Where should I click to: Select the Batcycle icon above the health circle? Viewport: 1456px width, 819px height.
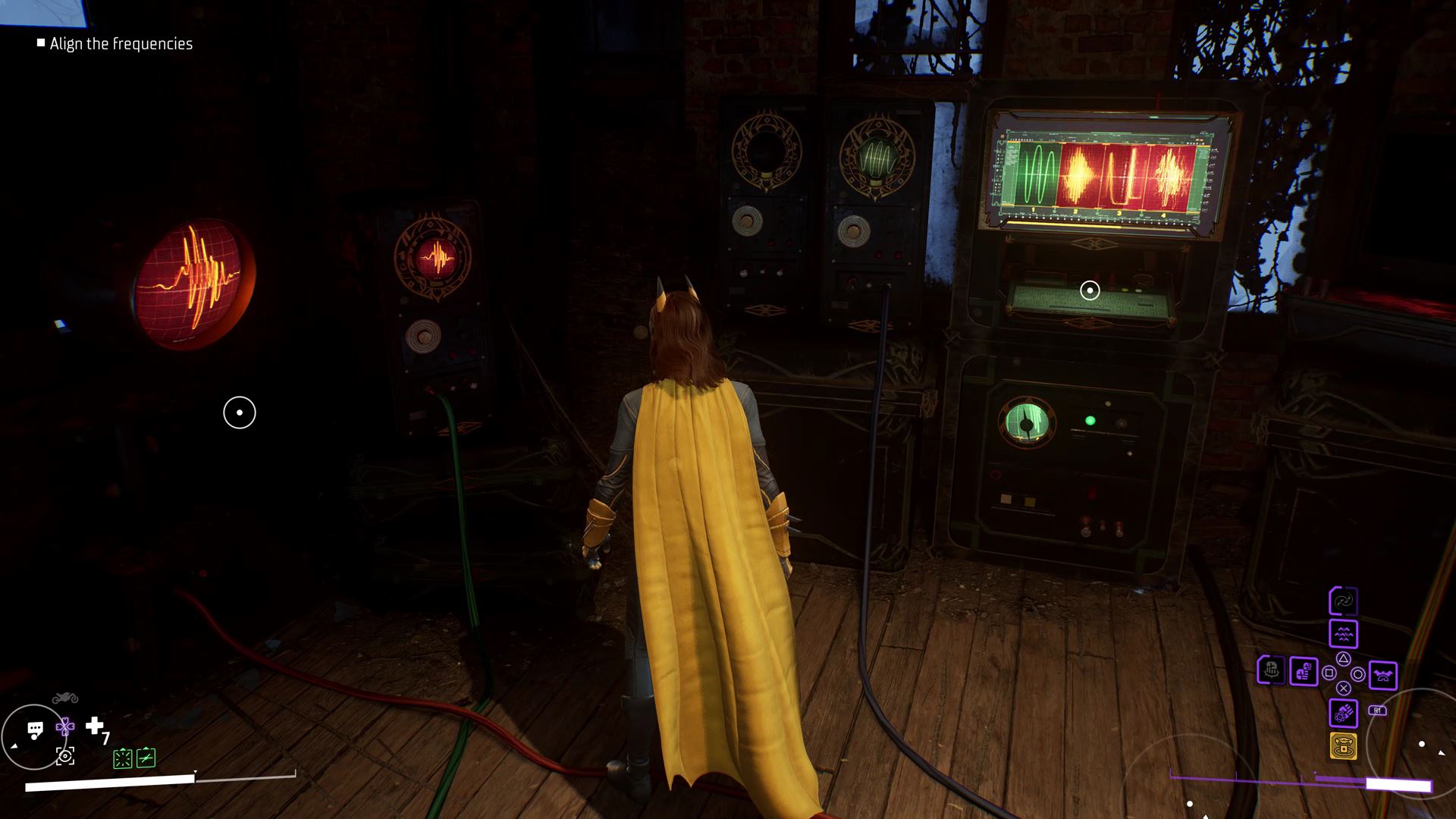[x=64, y=698]
